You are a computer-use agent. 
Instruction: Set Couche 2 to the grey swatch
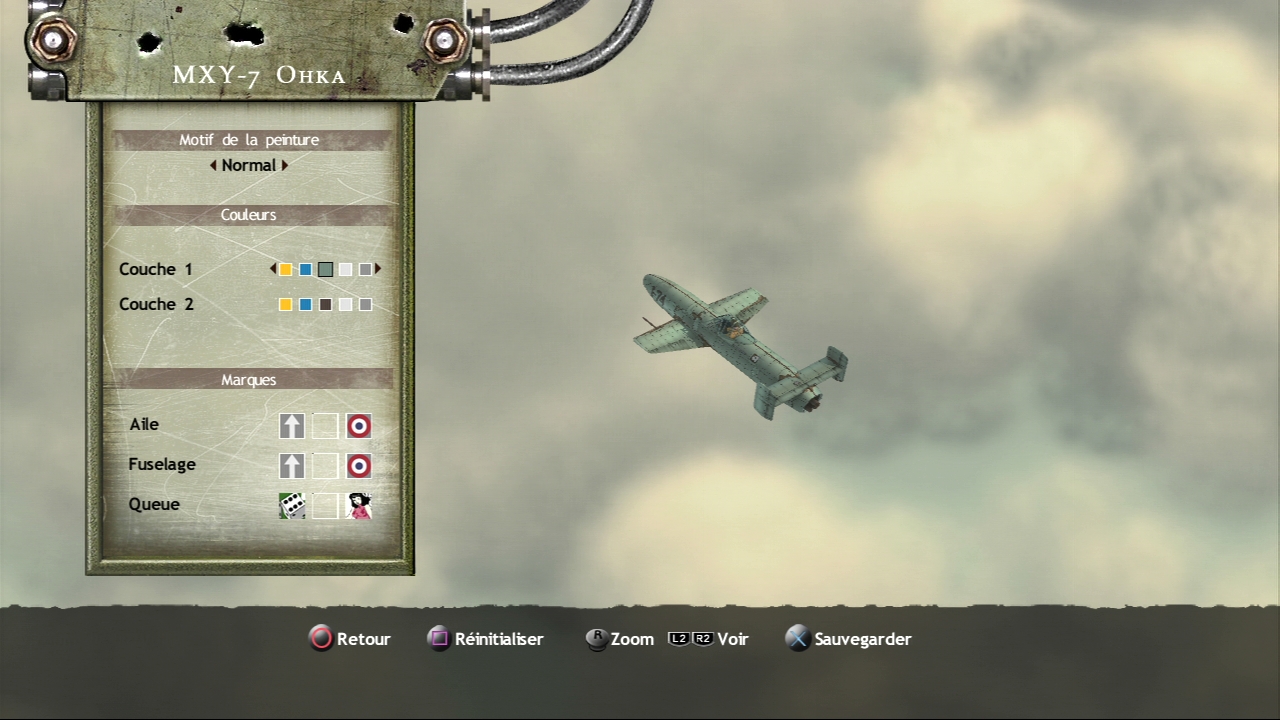coord(365,304)
